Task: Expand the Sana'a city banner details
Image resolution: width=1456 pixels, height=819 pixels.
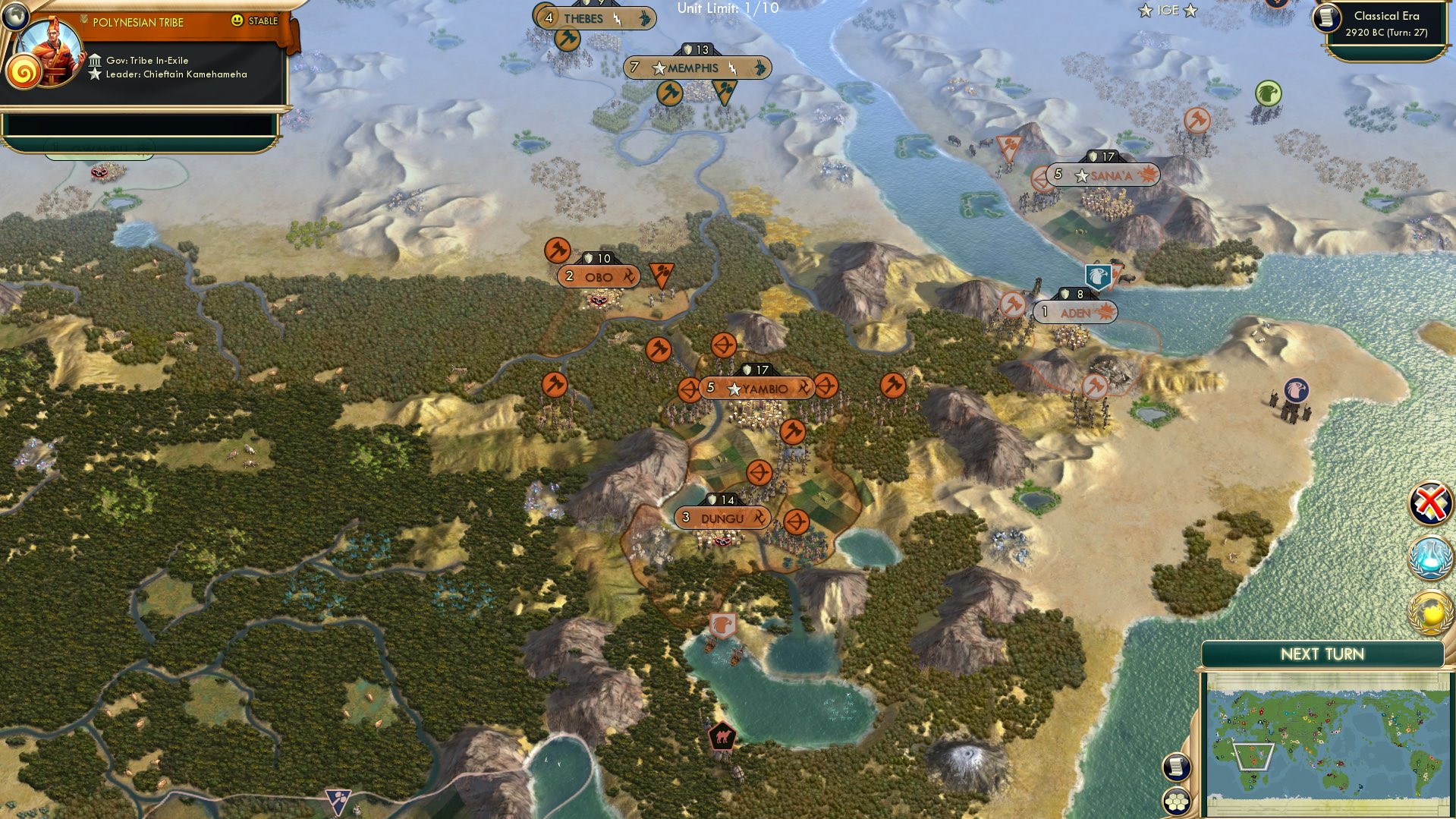Action: [1104, 175]
